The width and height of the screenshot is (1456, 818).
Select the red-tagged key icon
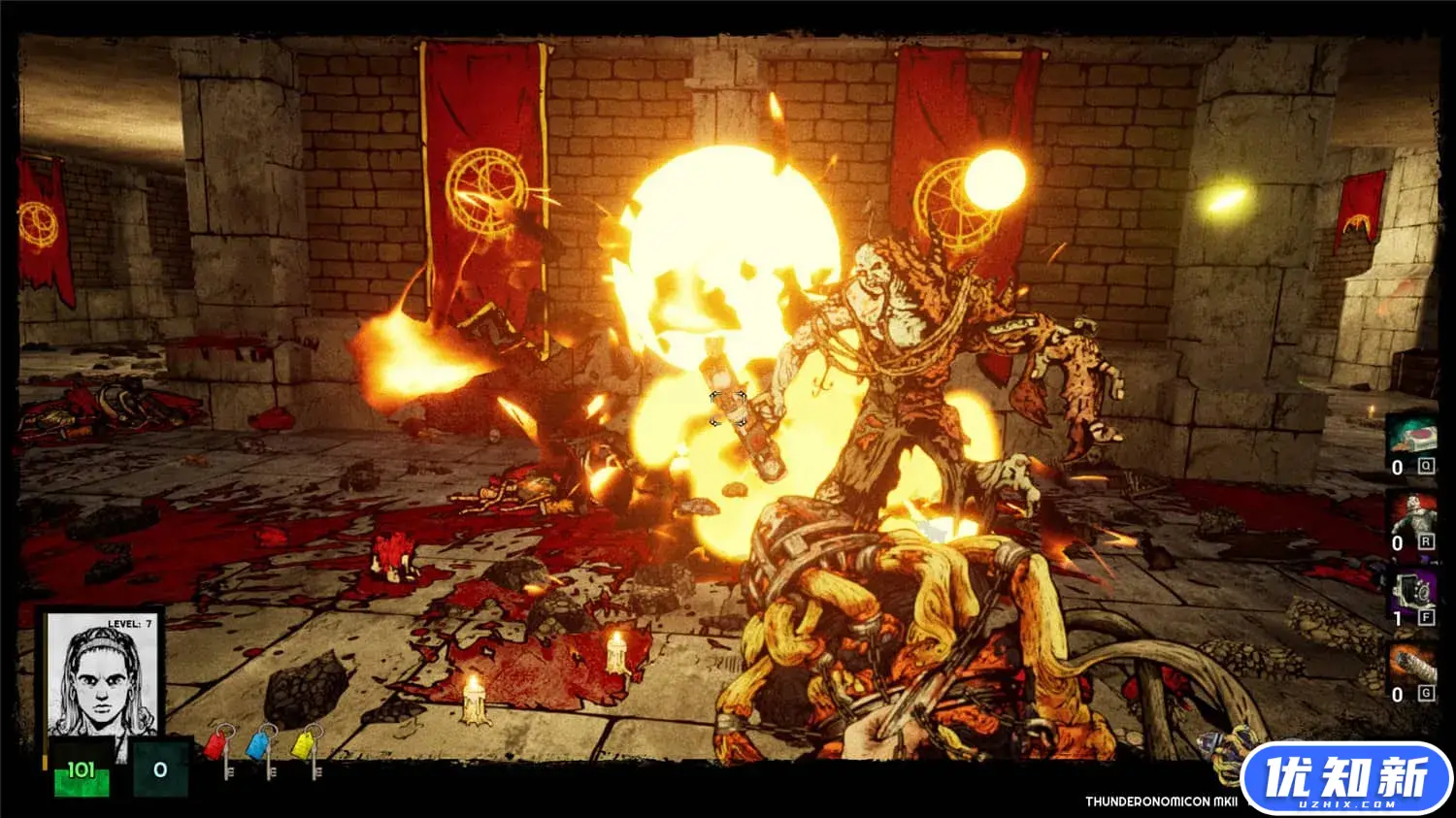[221, 749]
